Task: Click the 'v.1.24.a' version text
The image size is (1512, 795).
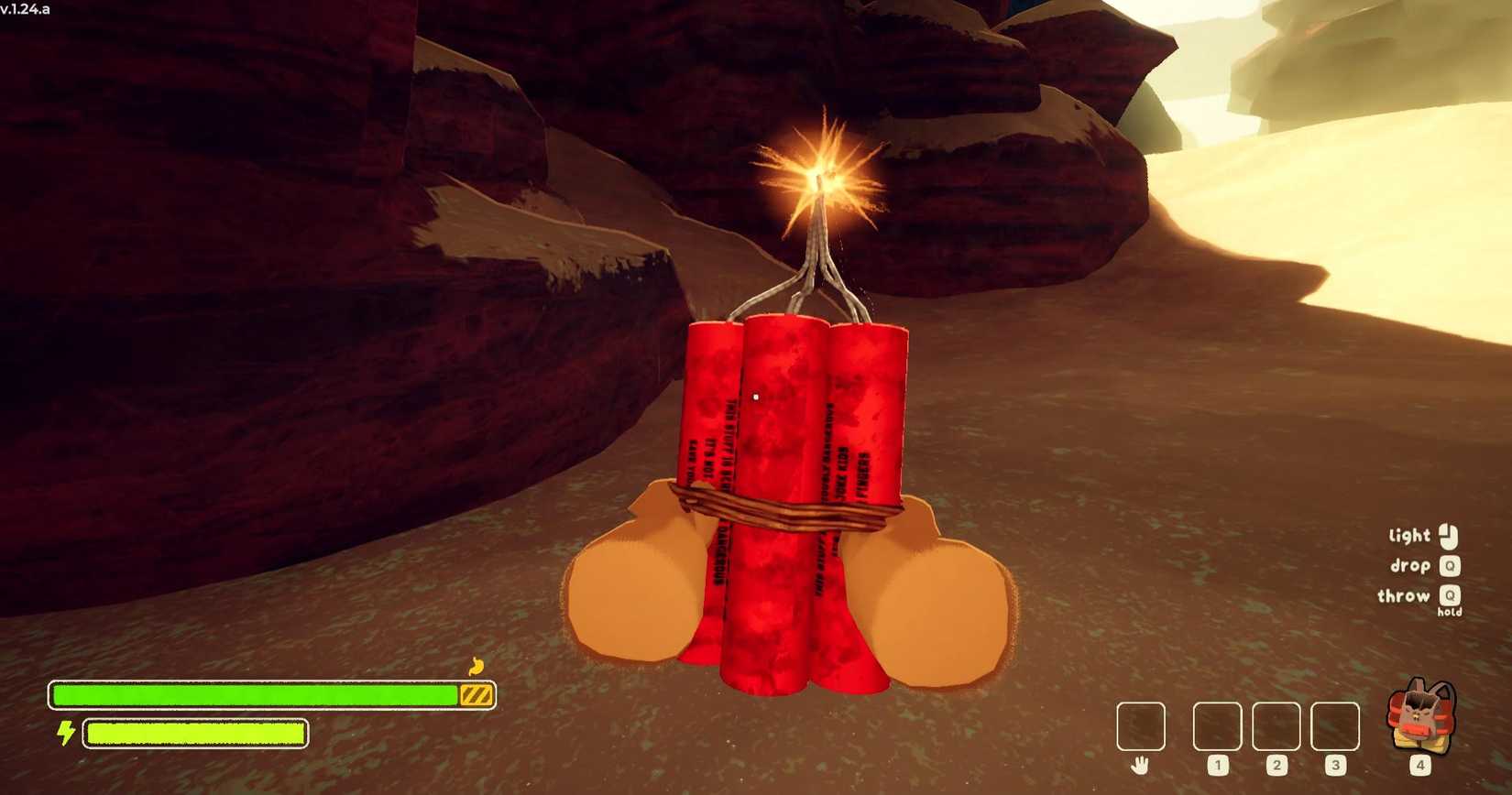Action: tap(27, 7)
